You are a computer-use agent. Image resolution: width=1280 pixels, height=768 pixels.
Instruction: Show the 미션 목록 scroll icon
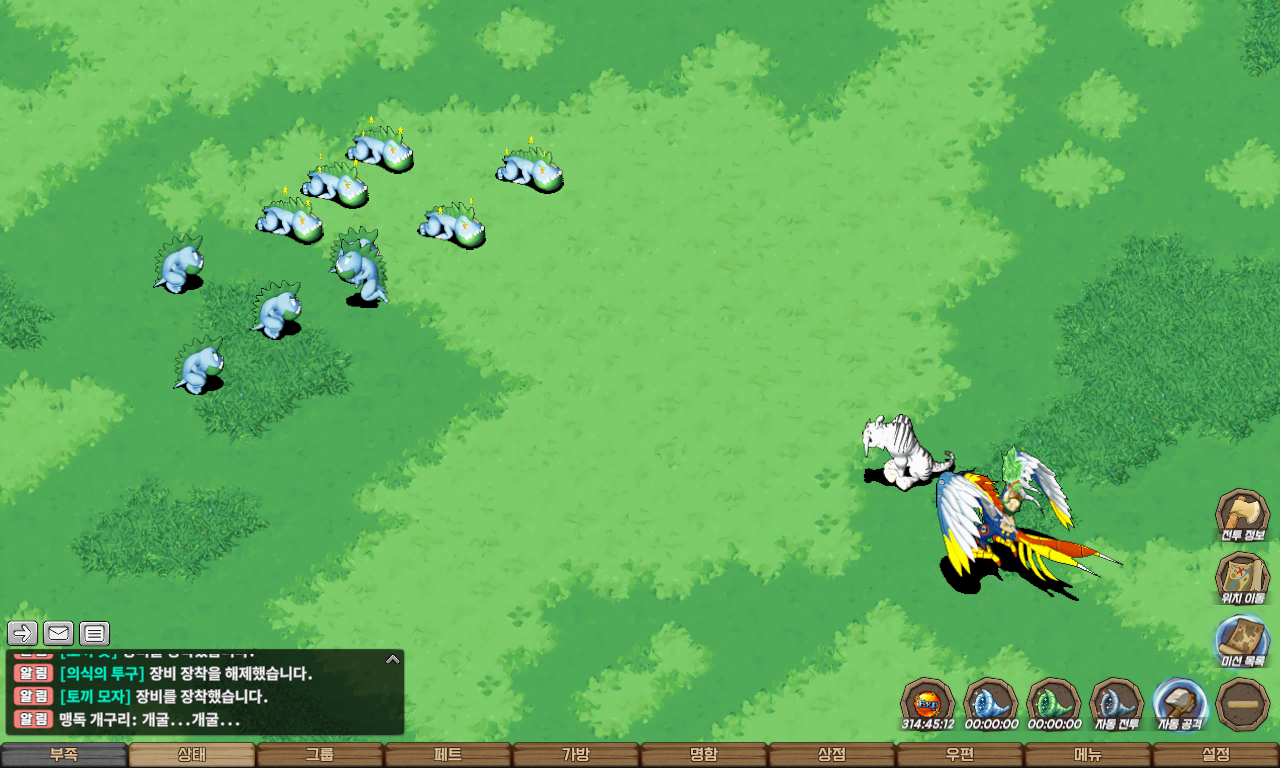(x=1242, y=641)
